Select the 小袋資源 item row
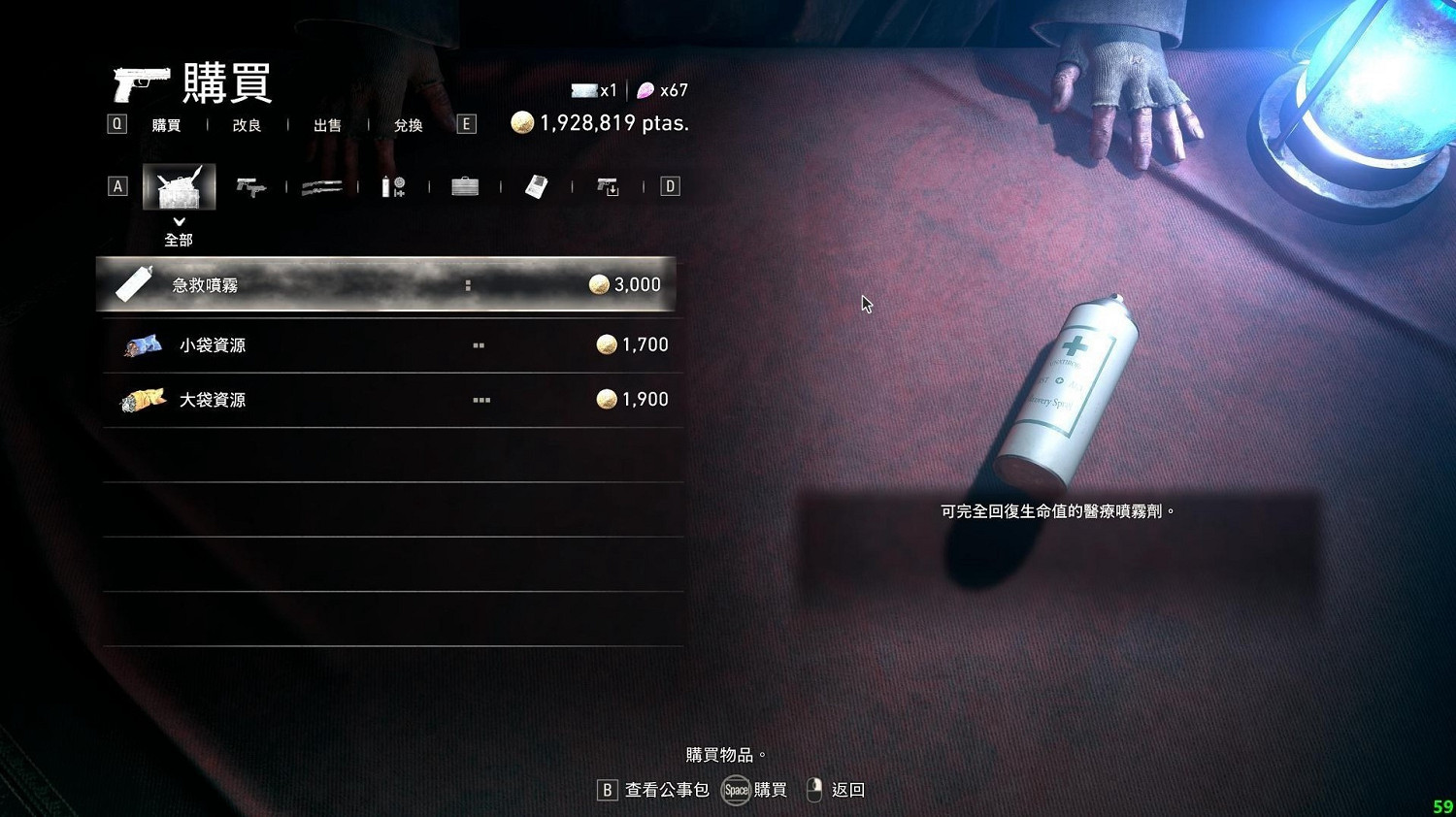 [x=388, y=344]
